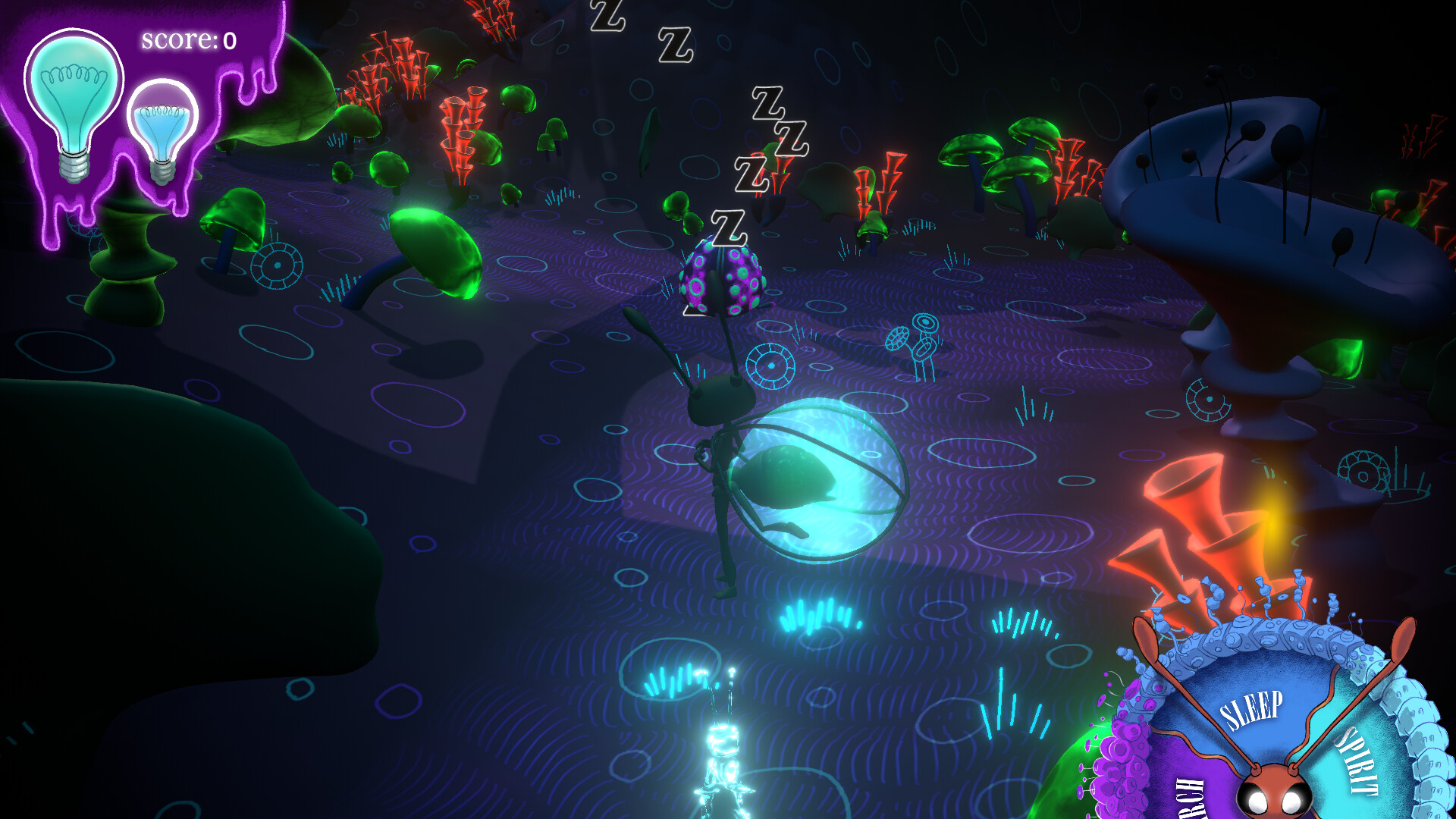Click the sleeping polka-dot beetle
This screenshot has height=819, width=1456.
724,281
